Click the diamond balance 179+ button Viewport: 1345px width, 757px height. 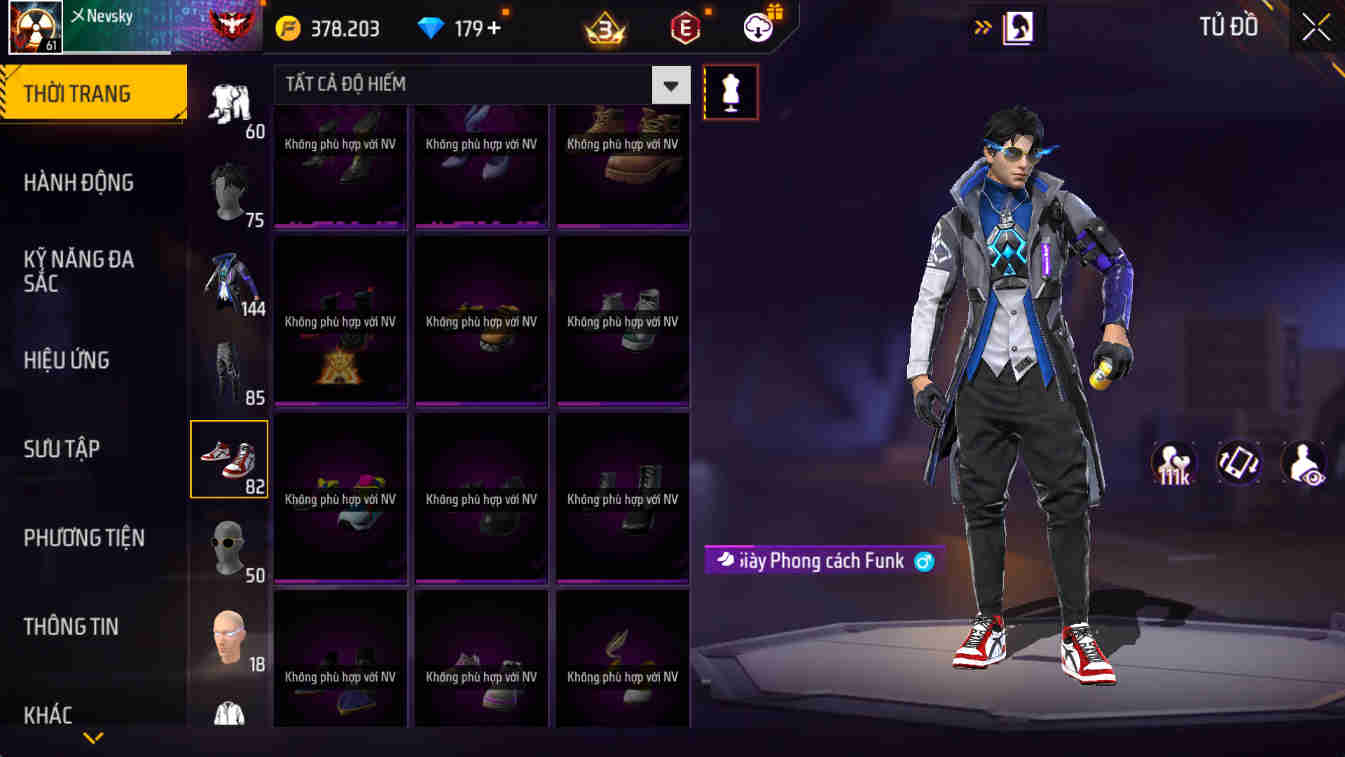coord(460,27)
